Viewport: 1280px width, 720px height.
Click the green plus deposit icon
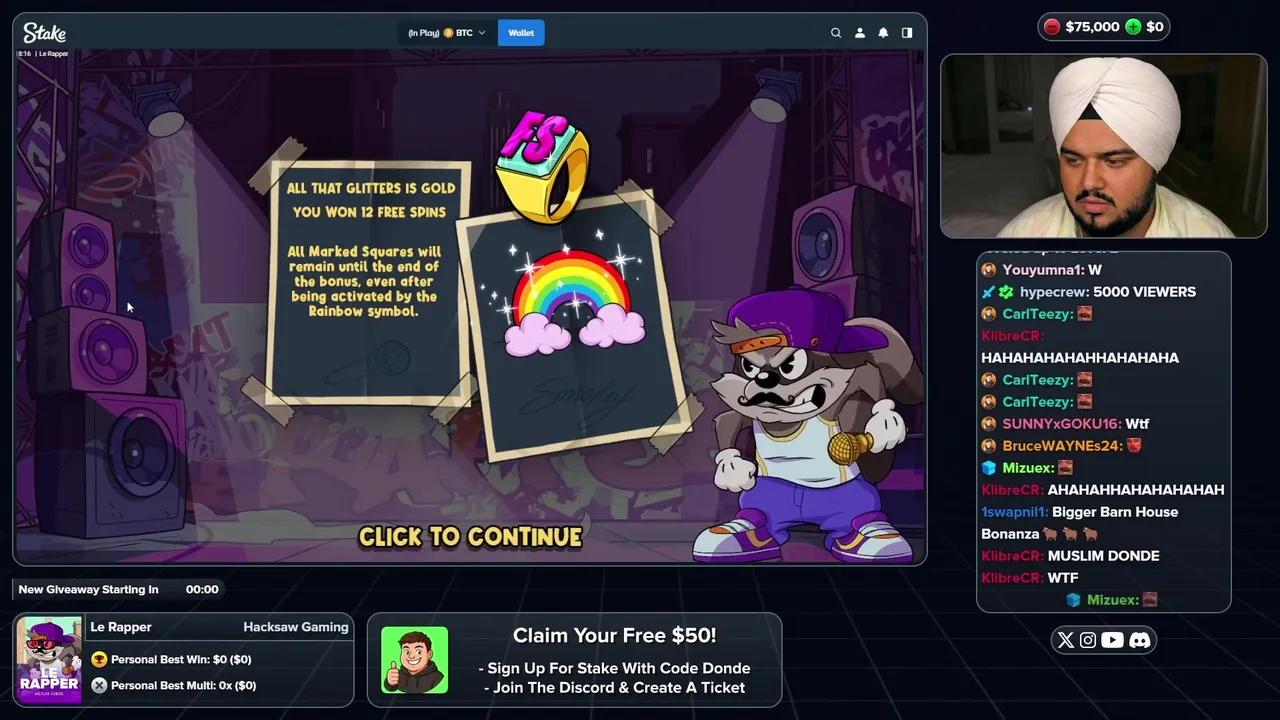point(1133,27)
